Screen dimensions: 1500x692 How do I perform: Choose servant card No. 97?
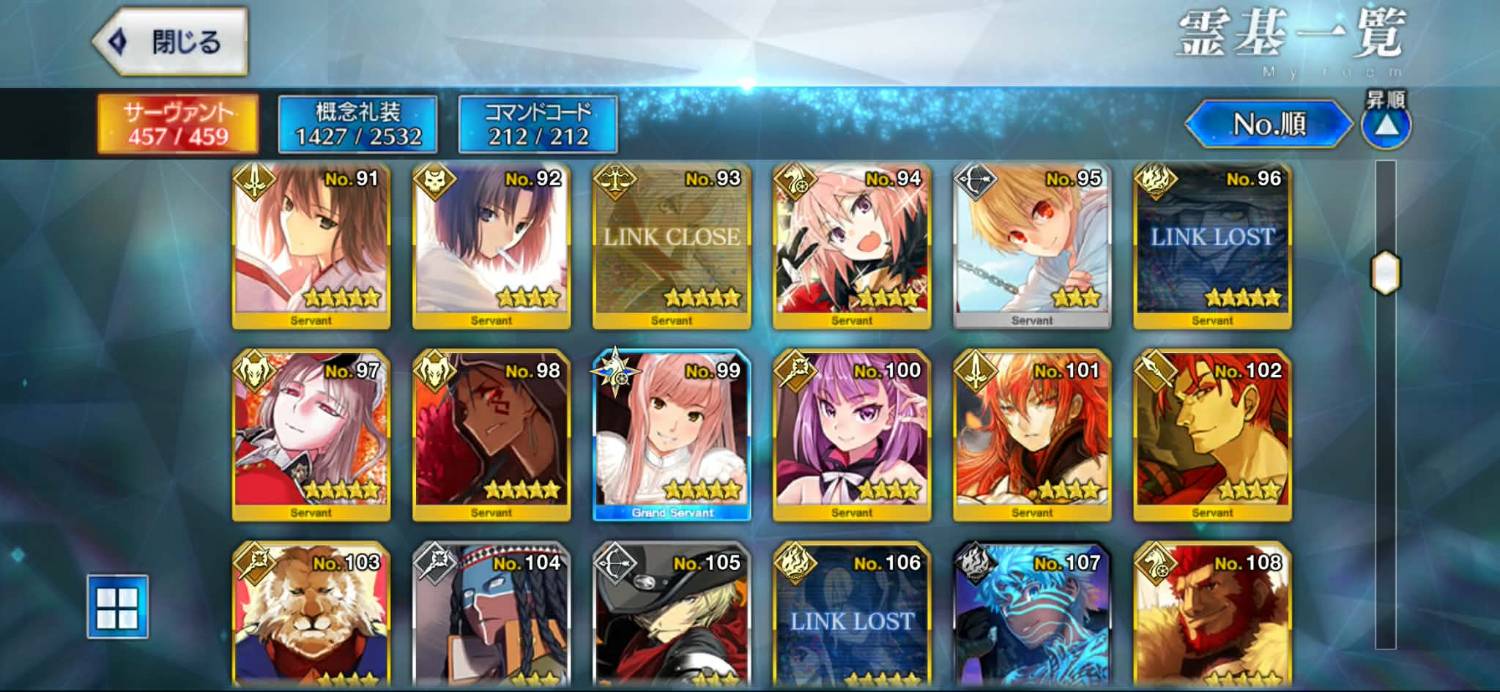pyautogui.click(x=311, y=435)
